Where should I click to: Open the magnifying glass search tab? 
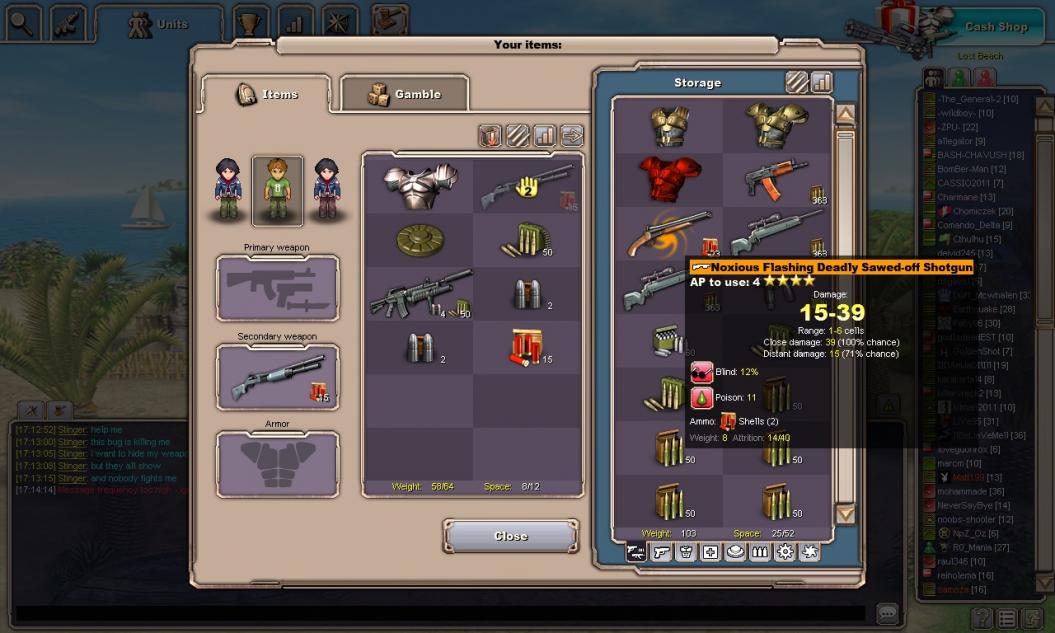tap(22, 22)
